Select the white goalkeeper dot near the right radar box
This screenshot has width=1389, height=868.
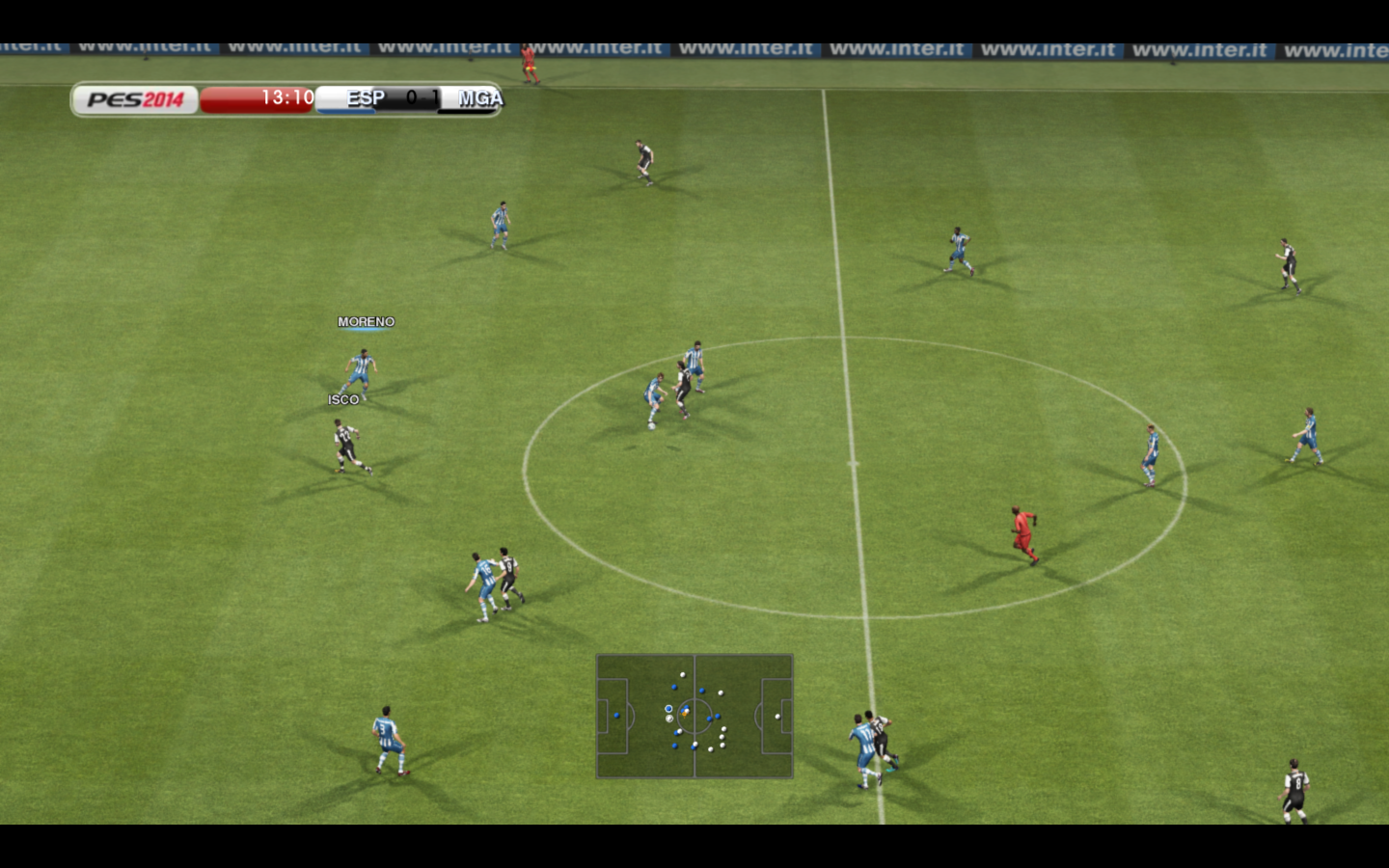(x=777, y=717)
